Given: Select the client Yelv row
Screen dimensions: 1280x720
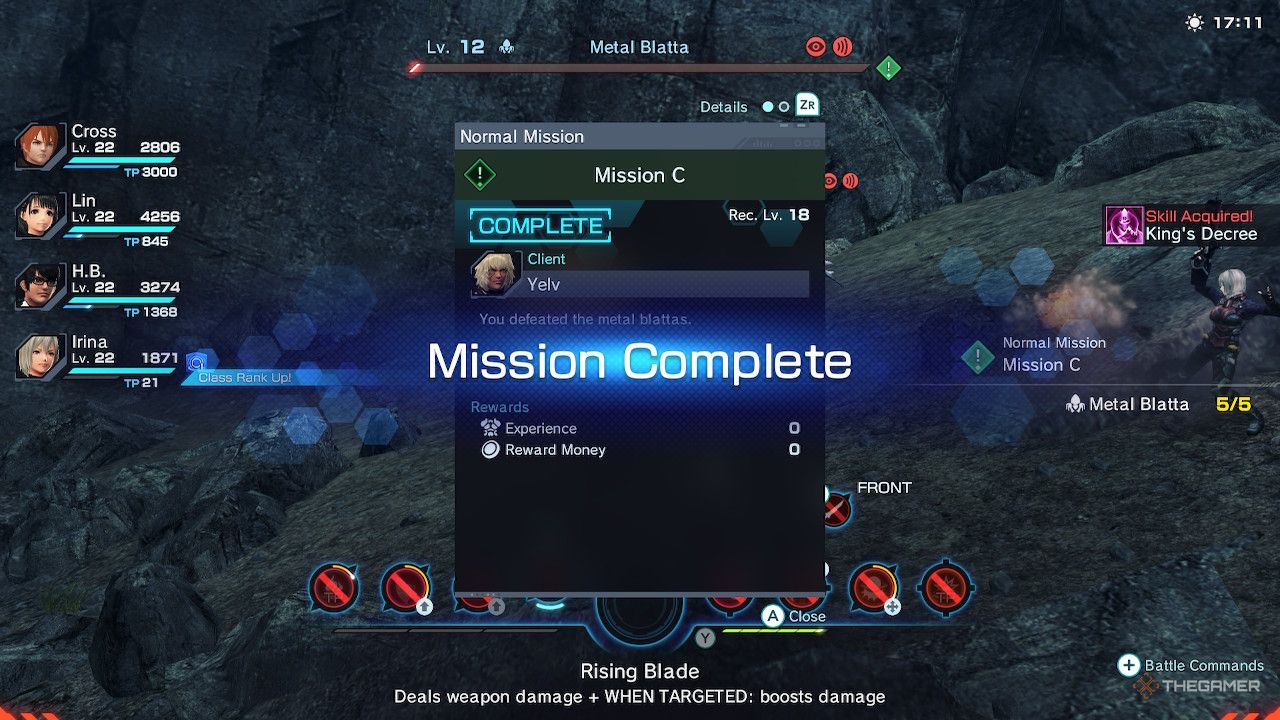Looking at the screenshot, I should [640, 275].
